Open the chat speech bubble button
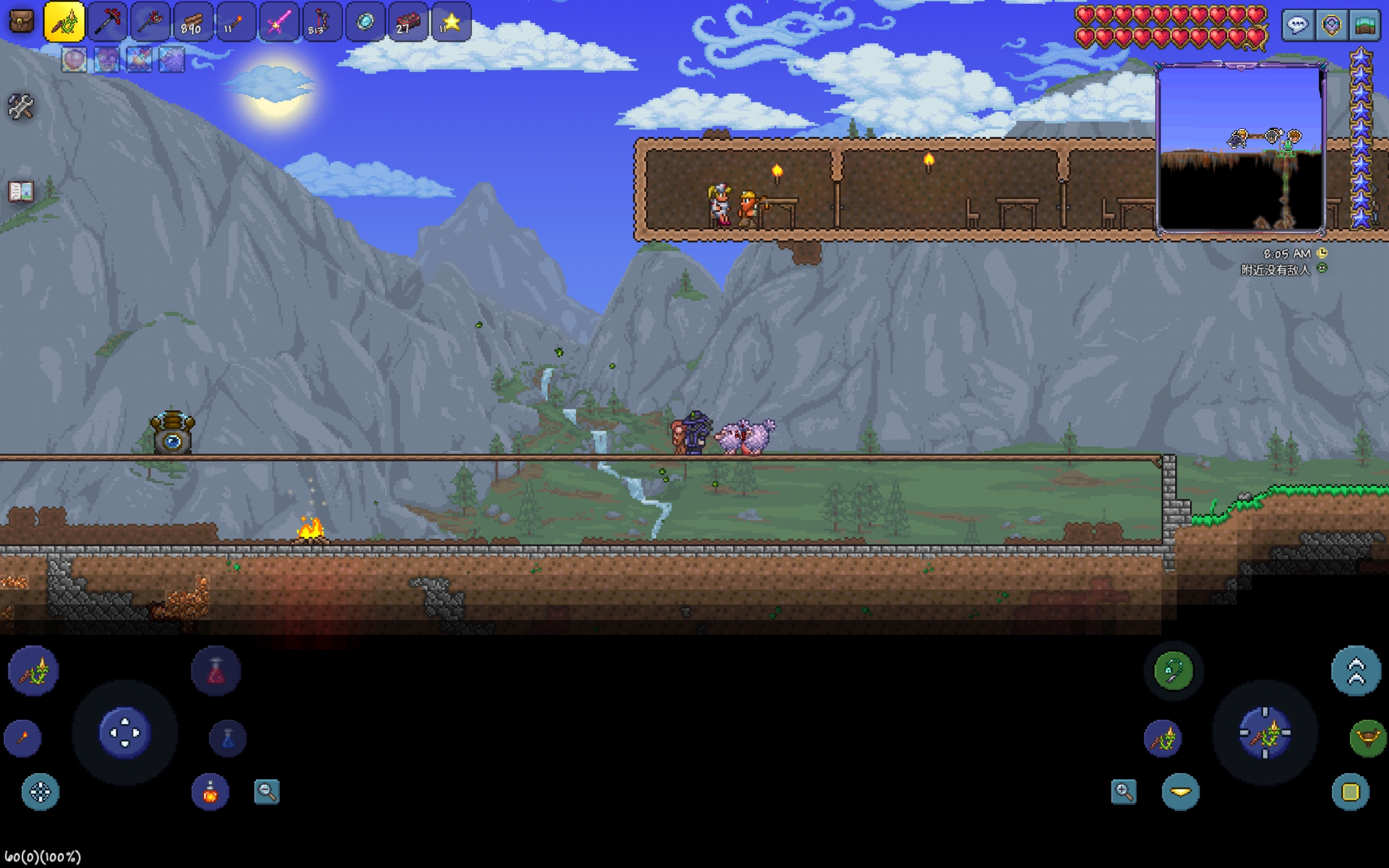The height and width of the screenshot is (868, 1389). click(x=1298, y=25)
